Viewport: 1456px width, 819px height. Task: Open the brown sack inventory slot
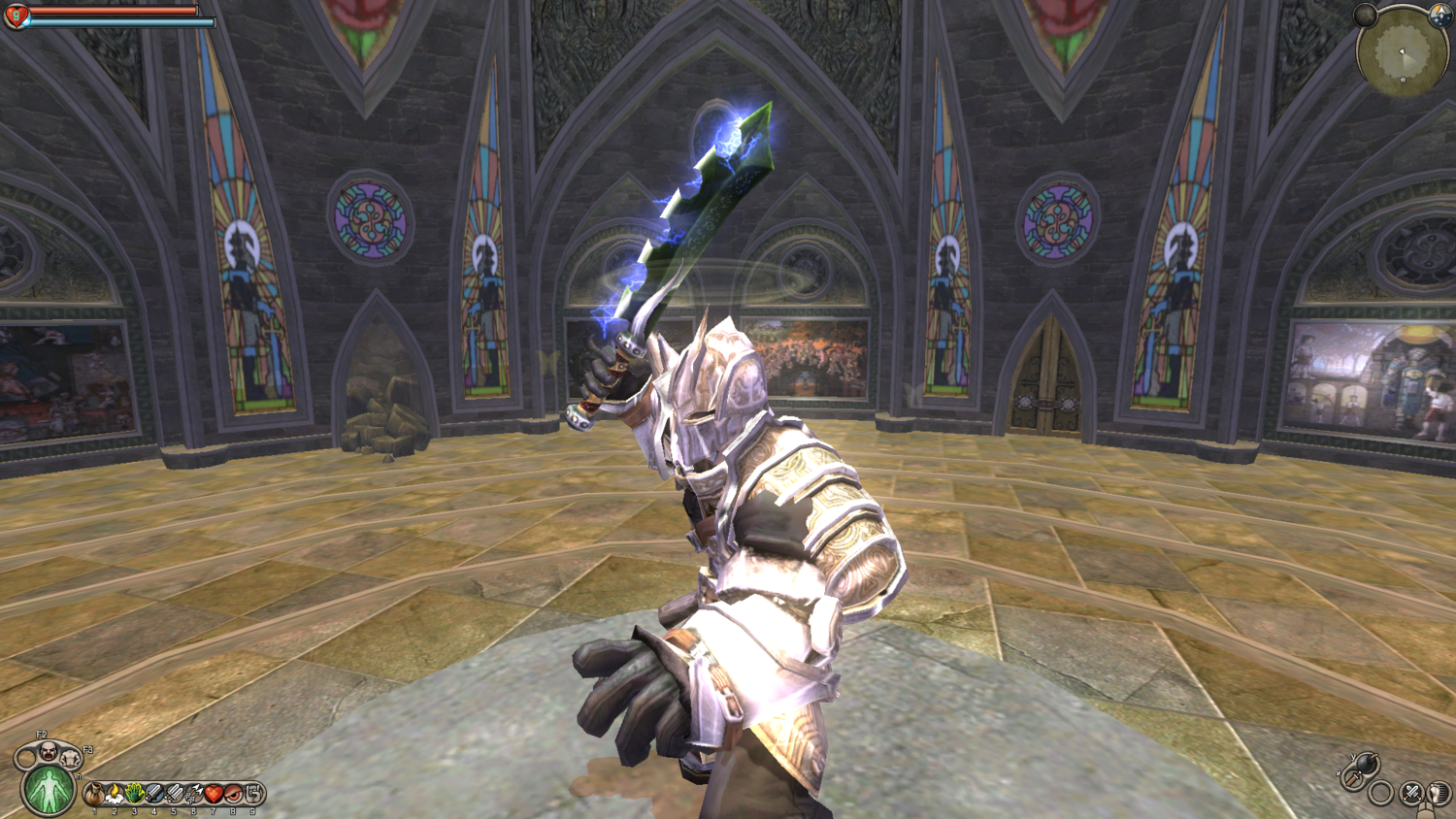click(95, 795)
